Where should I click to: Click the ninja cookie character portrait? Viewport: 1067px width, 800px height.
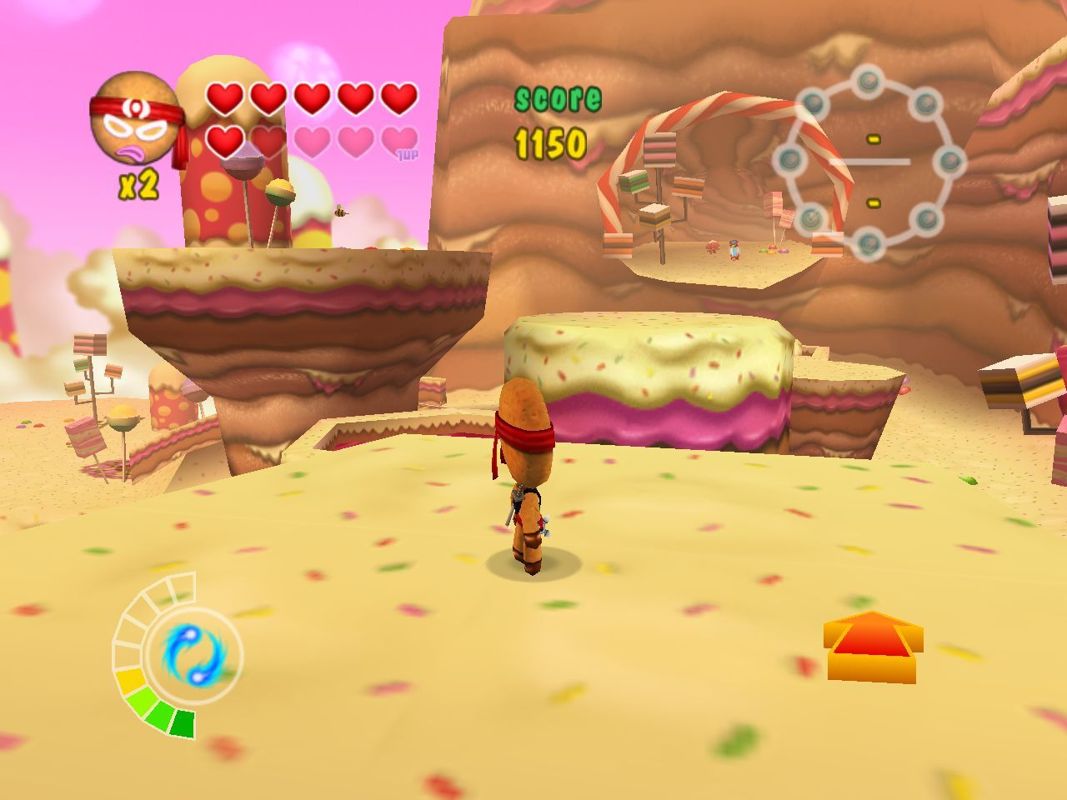(x=135, y=120)
